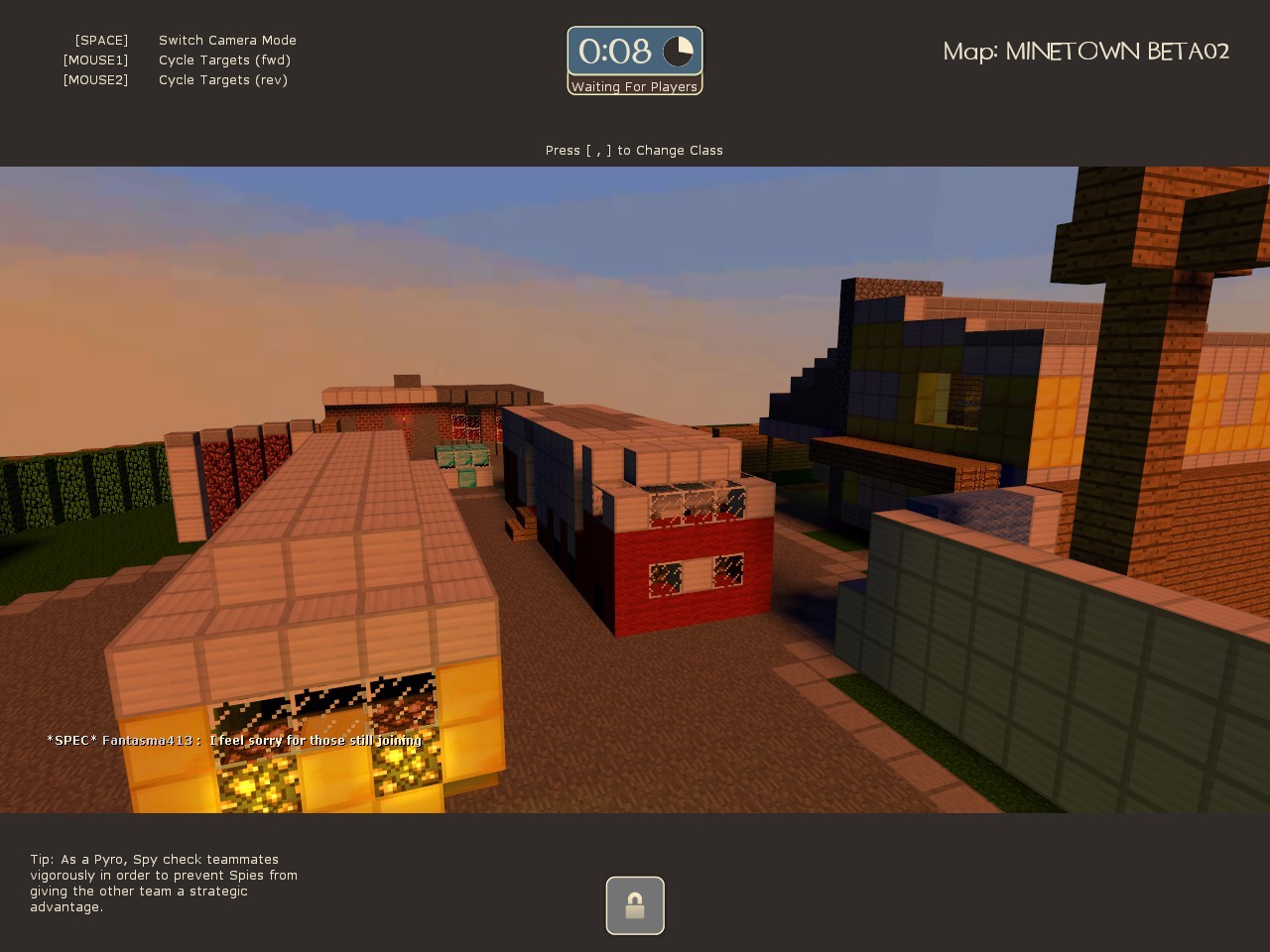Viewport: 1270px width, 952px height.
Task: Enable Cycle Targets (rev)
Action: pyautogui.click(x=223, y=79)
